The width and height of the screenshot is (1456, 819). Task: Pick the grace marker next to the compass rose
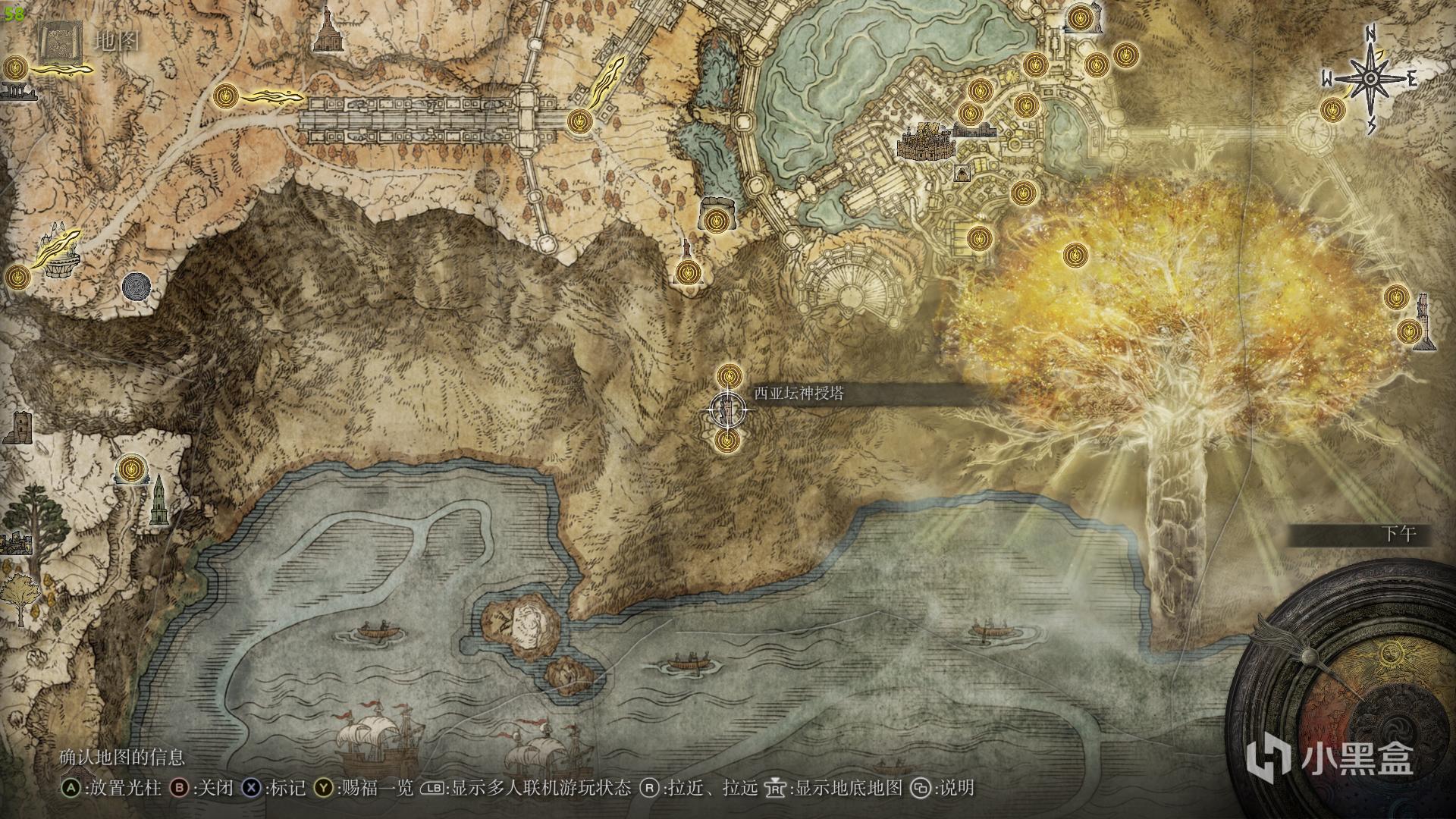1332,110
